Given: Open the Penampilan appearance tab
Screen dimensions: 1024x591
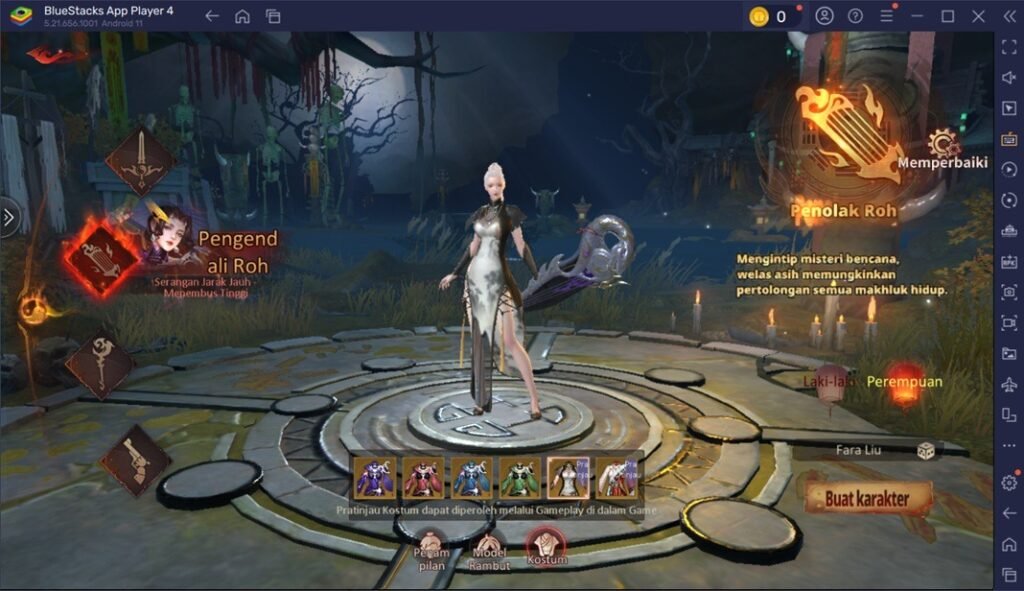Looking at the screenshot, I should click(x=433, y=551).
